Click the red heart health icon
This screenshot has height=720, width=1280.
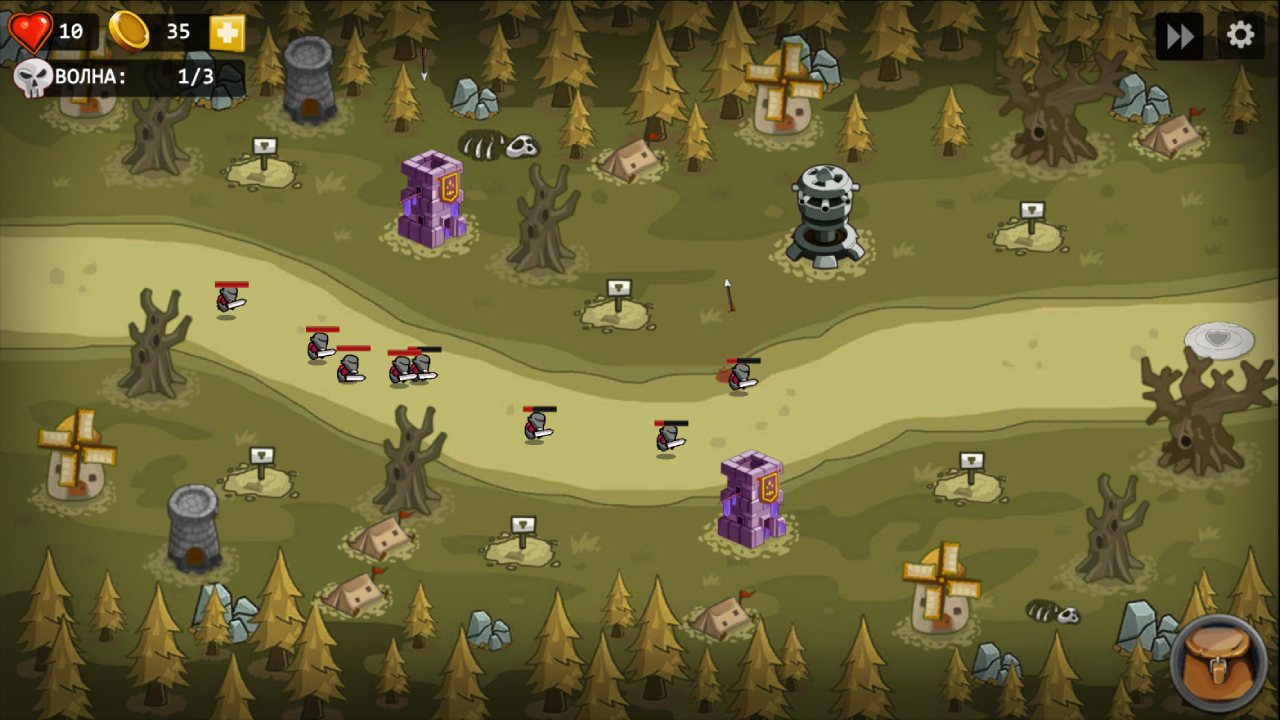coord(31,30)
